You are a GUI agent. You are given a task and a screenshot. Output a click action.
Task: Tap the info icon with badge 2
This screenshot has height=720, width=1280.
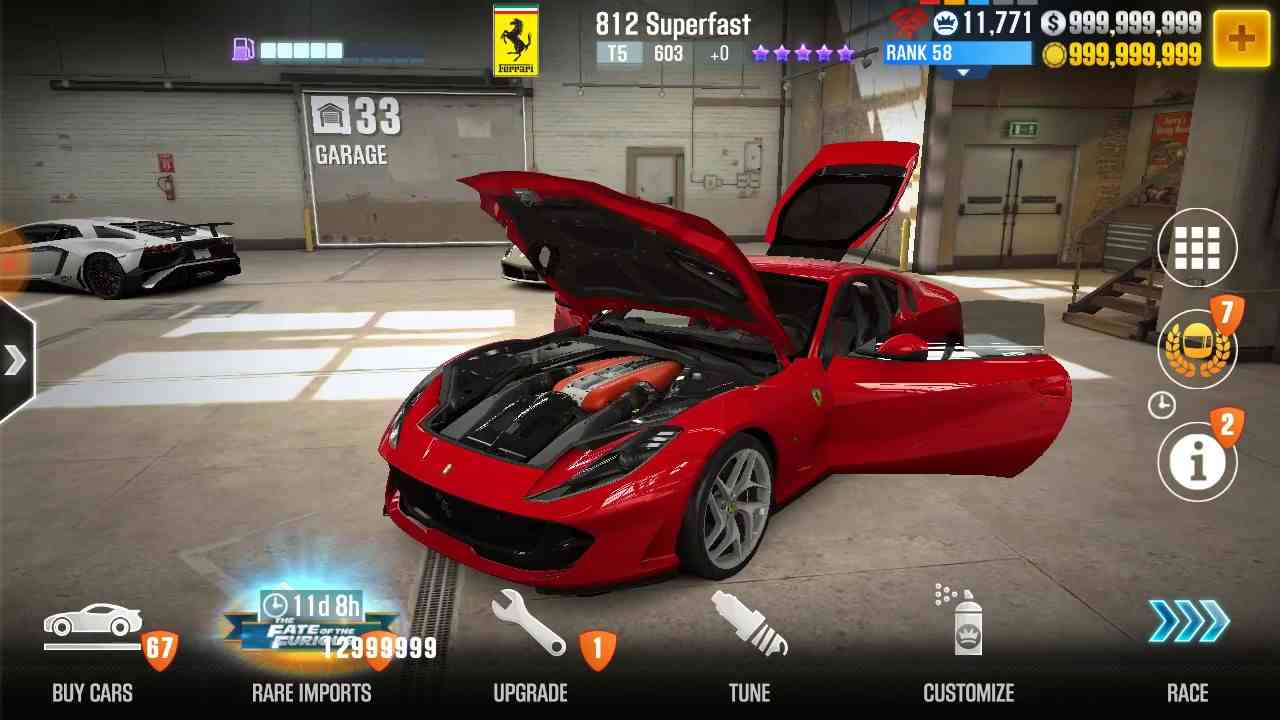[1197, 460]
